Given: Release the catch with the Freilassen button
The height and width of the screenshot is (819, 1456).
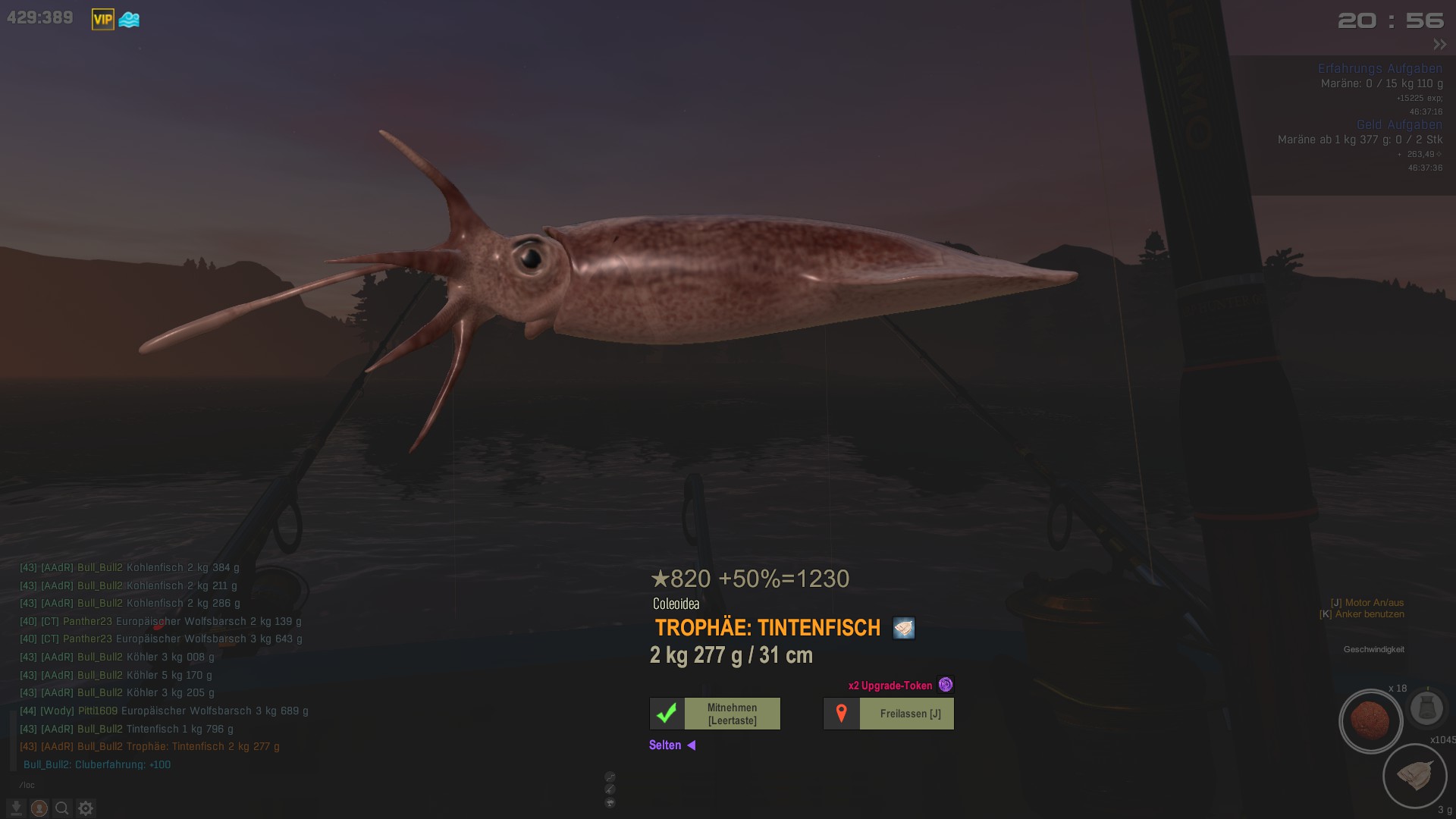Looking at the screenshot, I should (889, 714).
